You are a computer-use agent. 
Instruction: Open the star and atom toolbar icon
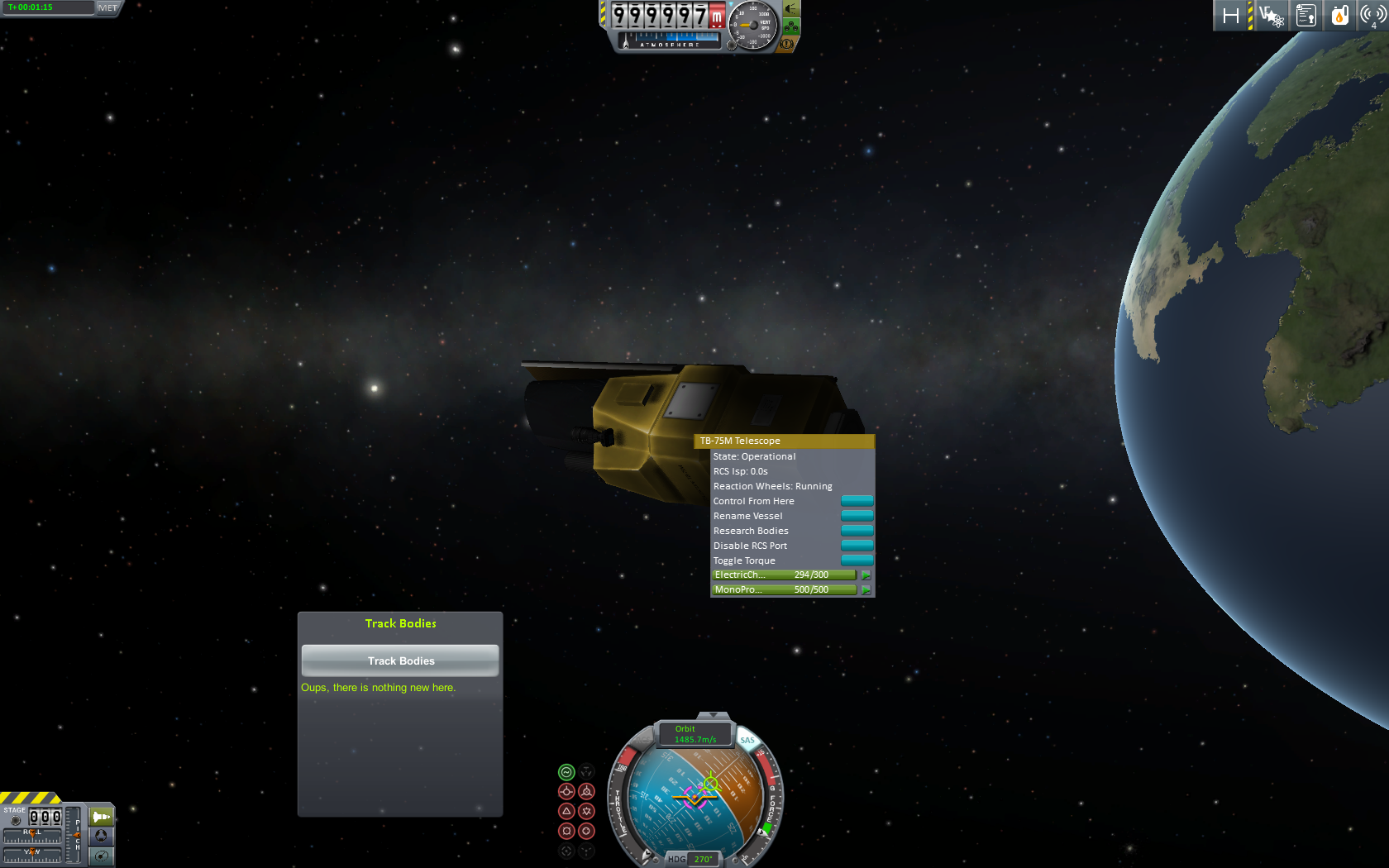(x=1271, y=16)
